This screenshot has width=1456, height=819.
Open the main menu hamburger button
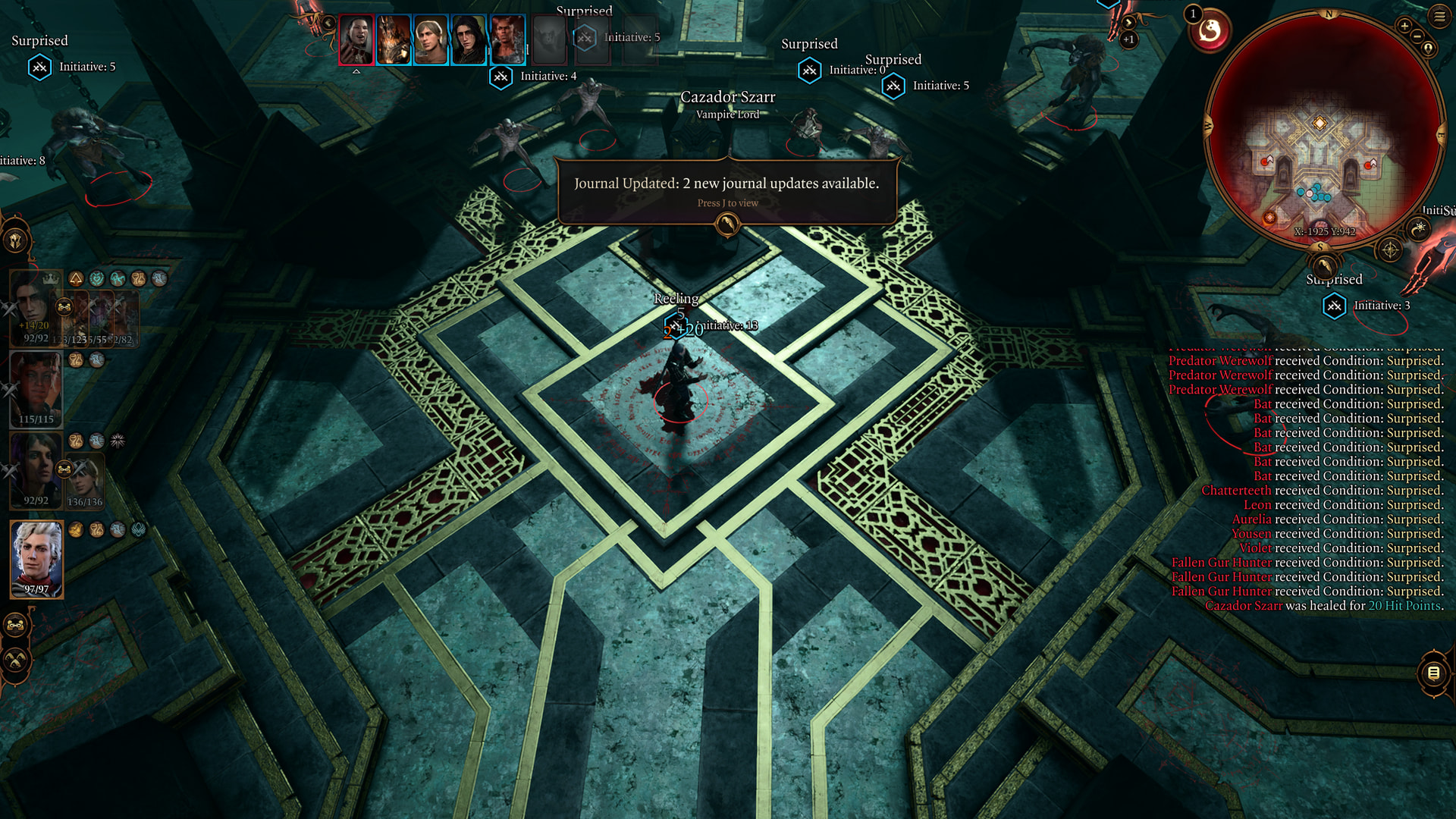1439,15
